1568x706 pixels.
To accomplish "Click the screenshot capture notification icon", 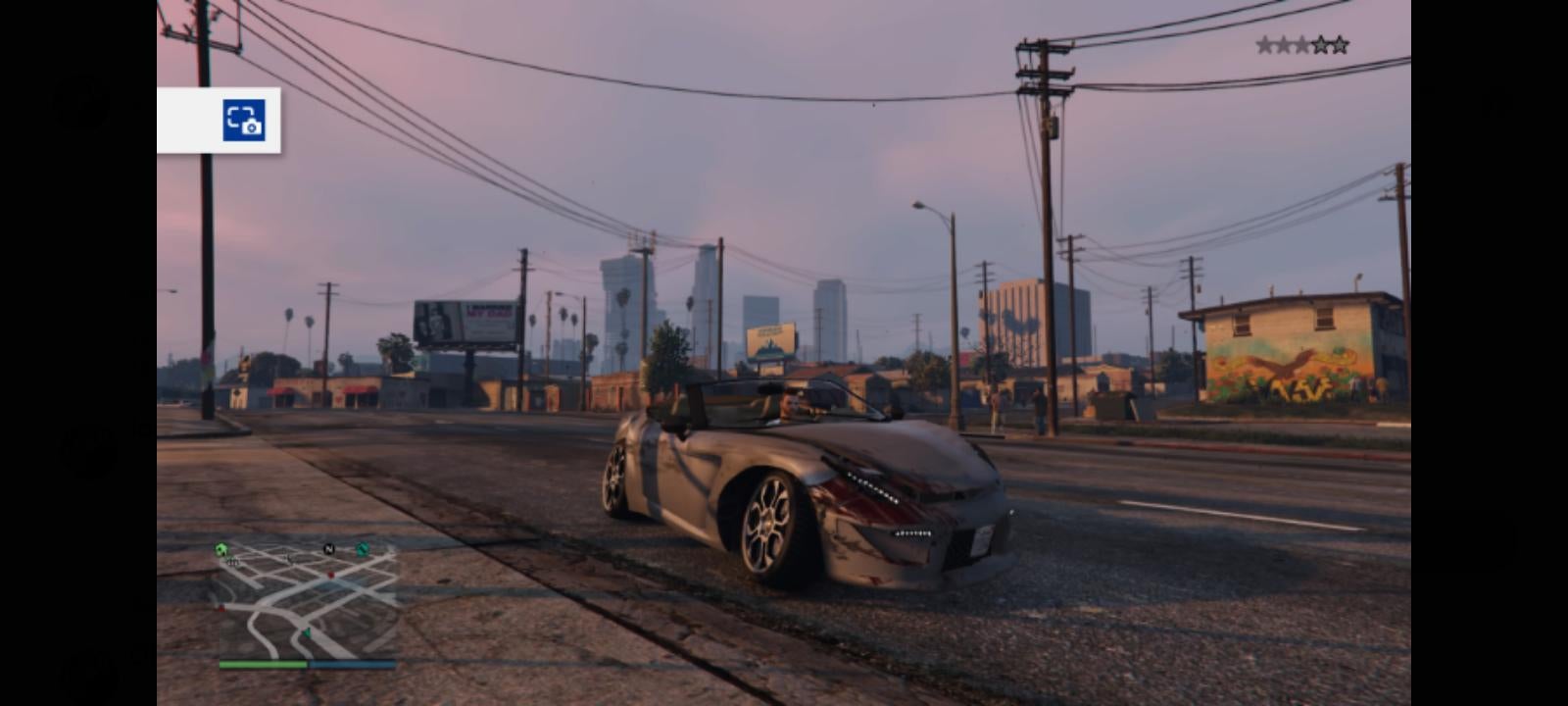I will [244, 121].
